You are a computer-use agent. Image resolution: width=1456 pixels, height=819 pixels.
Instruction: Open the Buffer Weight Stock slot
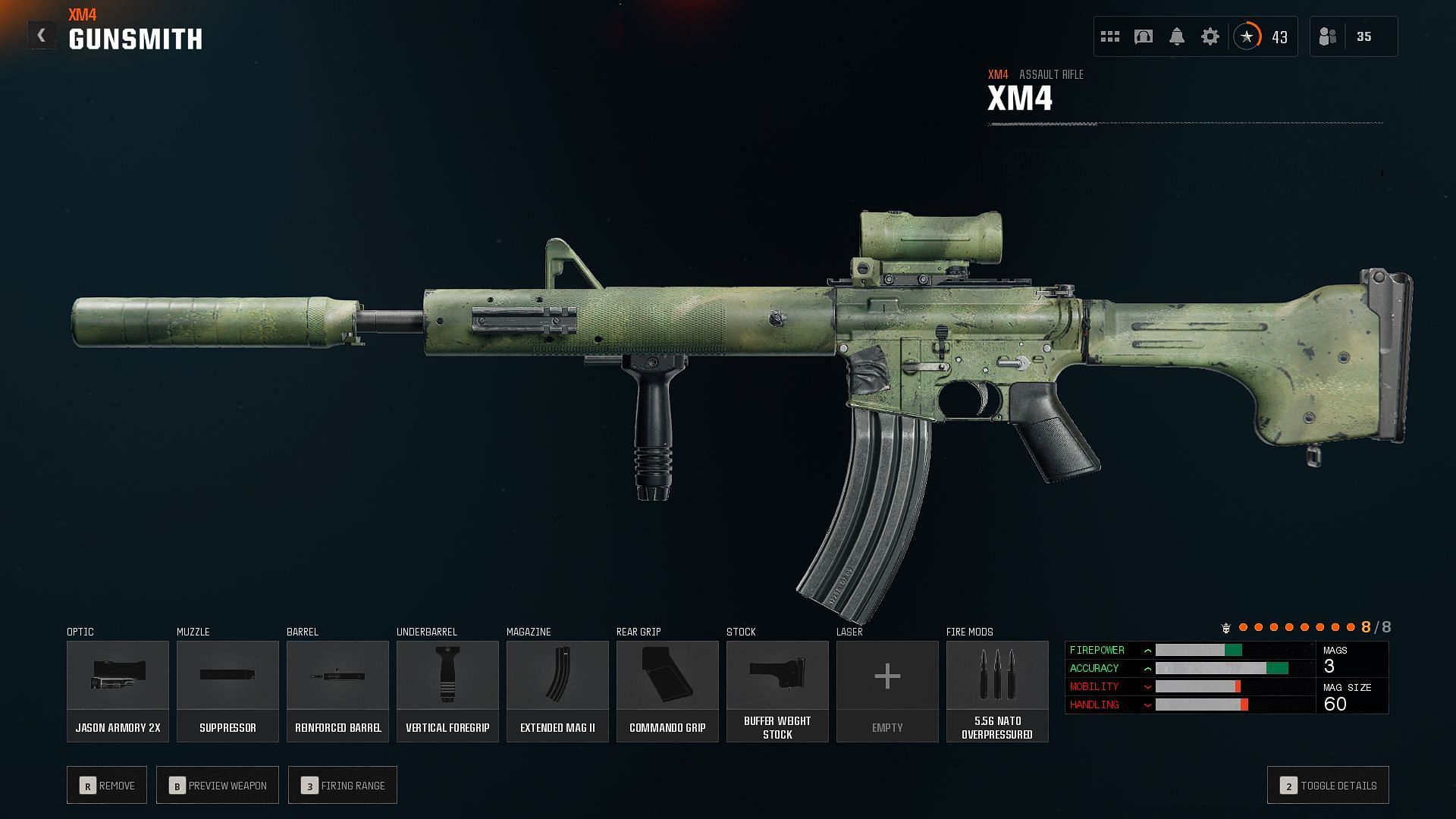coord(777,691)
